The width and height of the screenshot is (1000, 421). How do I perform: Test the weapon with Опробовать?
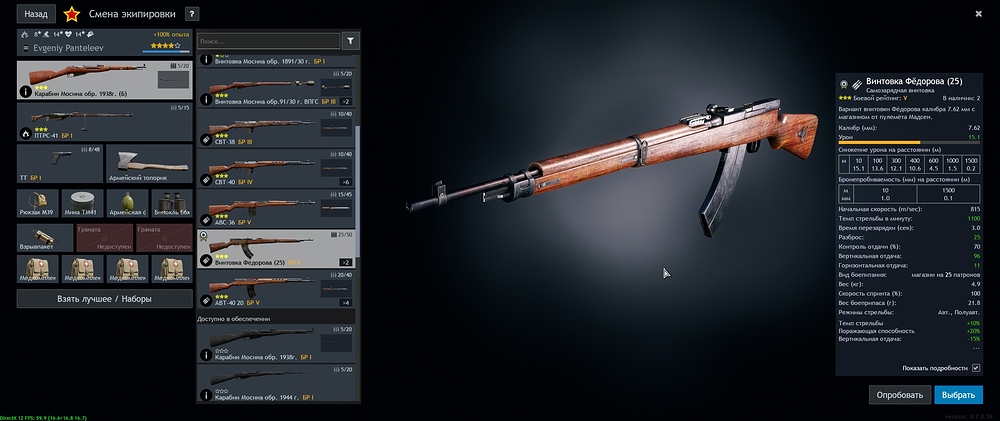point(899,395)
